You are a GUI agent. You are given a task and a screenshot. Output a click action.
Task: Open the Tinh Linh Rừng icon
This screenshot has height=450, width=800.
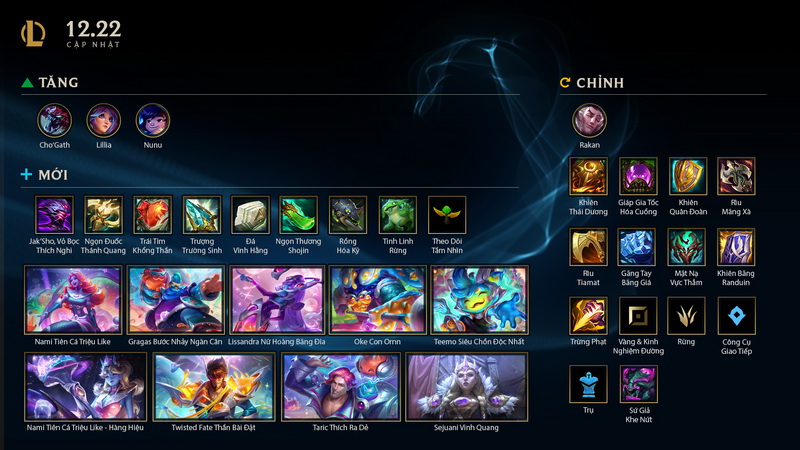point(398,214)
